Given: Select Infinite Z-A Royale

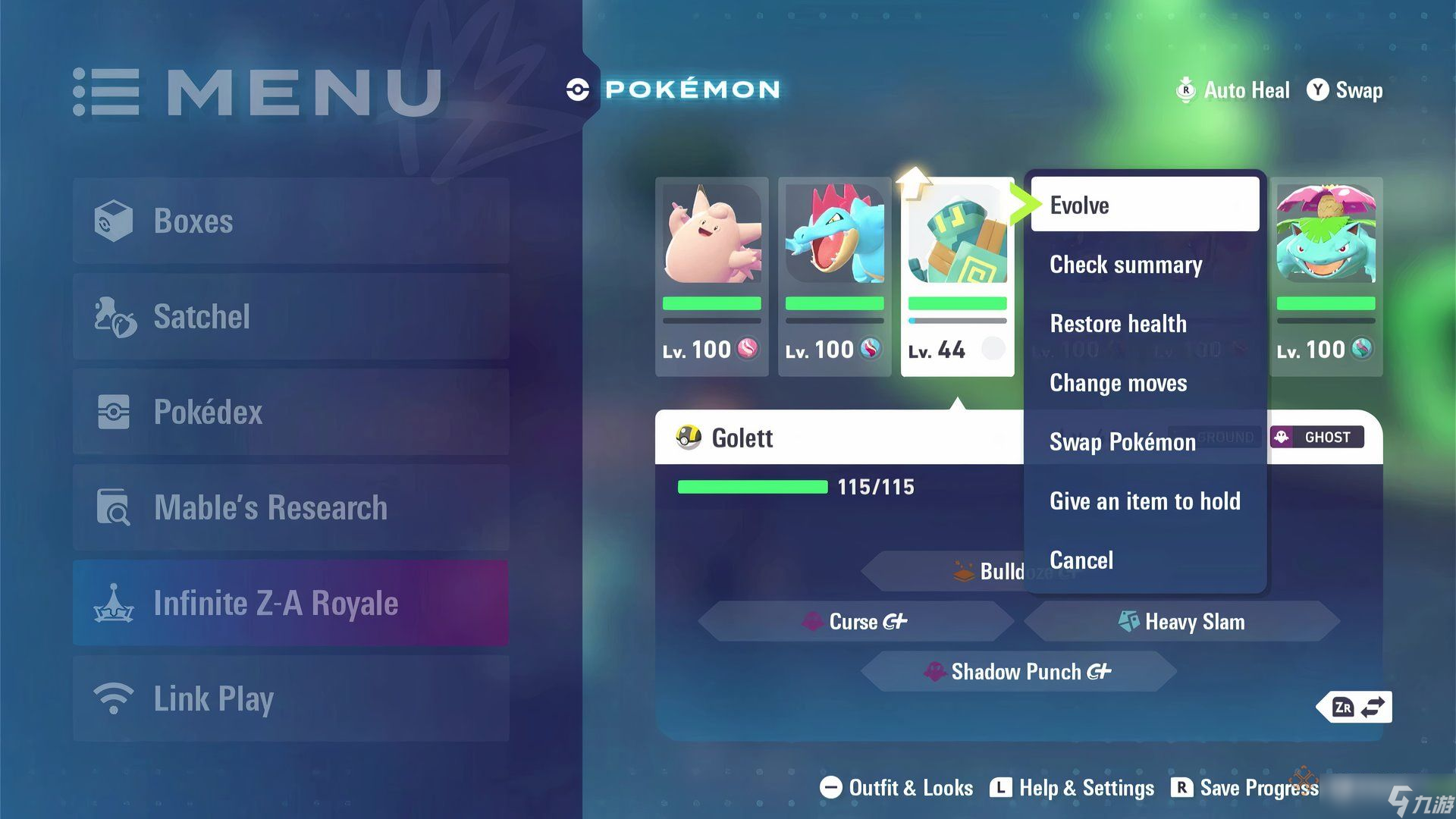Looking at the screenshot, I should point(291,603).
